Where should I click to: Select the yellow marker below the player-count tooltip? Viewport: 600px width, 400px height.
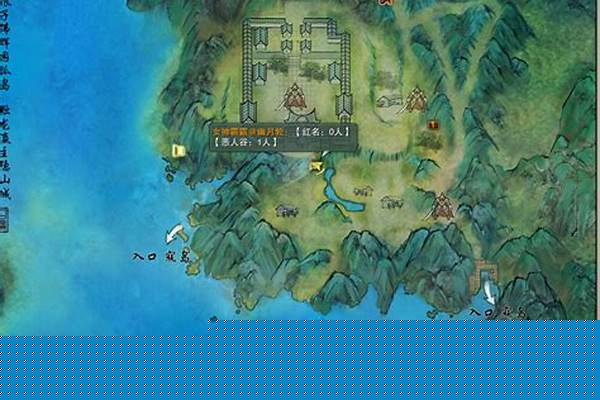pos(318,165)
